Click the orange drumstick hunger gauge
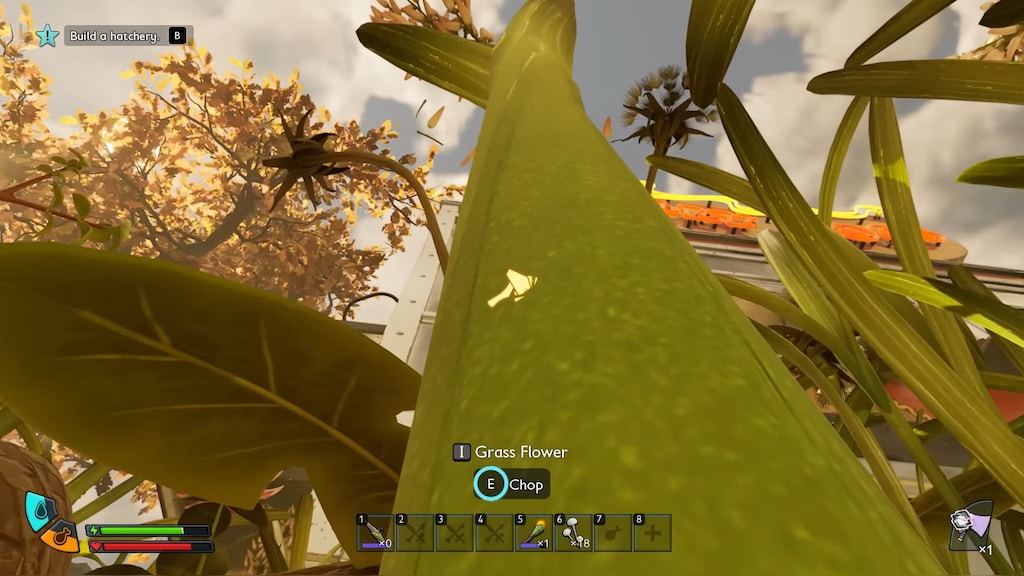The width and height of the screenshot is (1024, 576). point(60,537)
